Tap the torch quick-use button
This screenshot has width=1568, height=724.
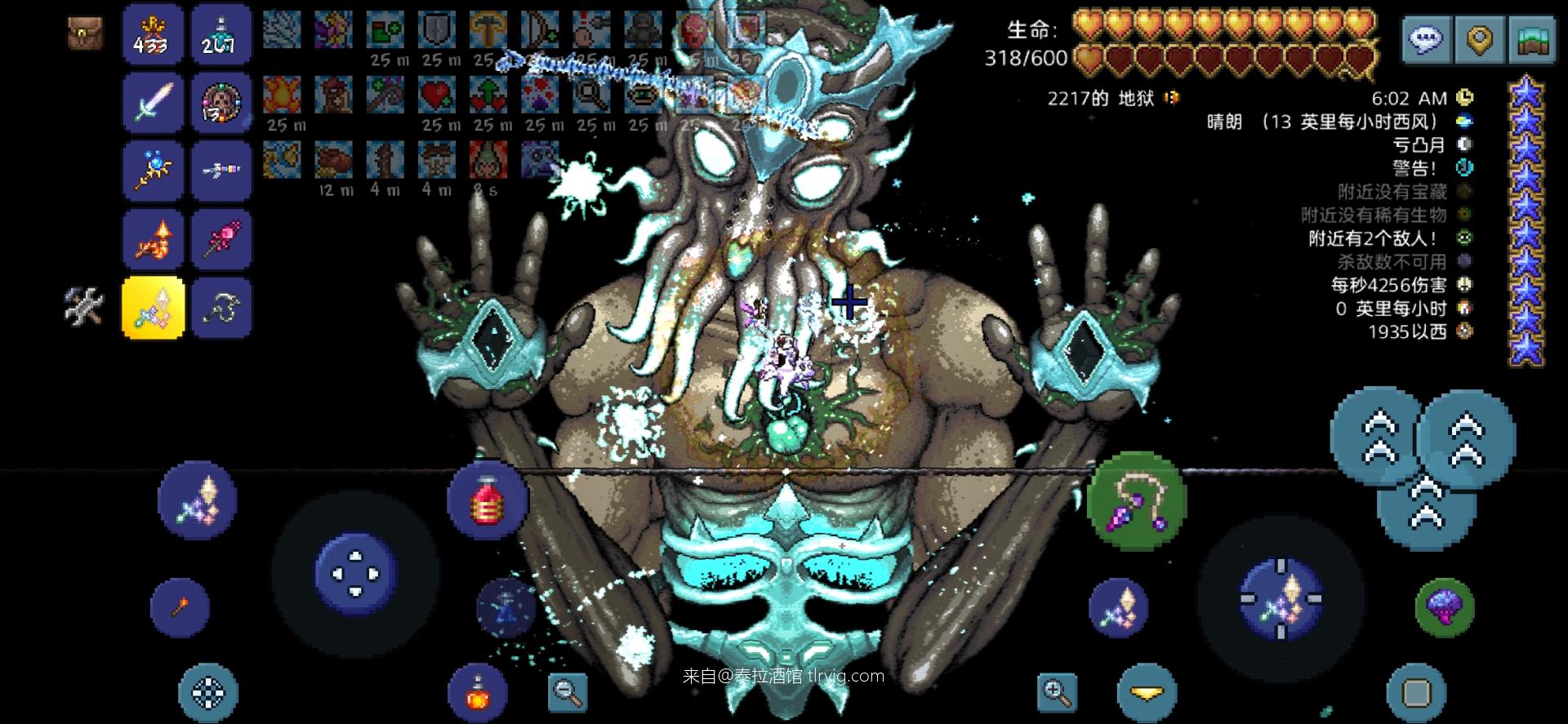point(180,607)
